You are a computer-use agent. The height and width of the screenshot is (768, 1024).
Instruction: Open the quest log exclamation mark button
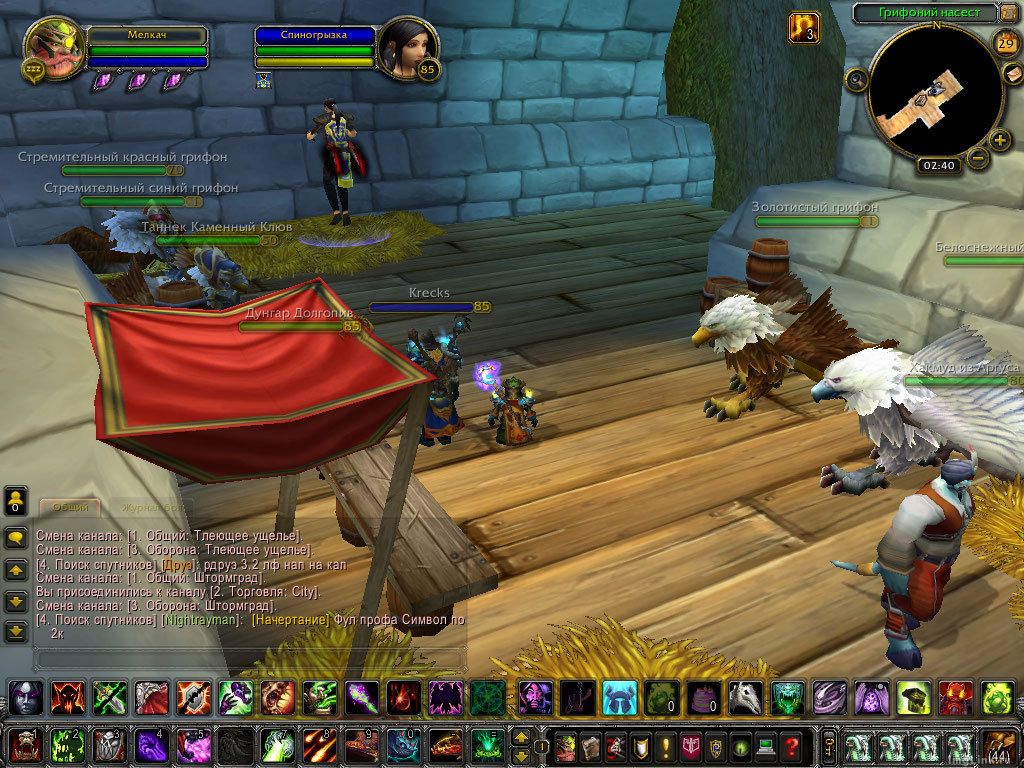click(x=664, y=745)
